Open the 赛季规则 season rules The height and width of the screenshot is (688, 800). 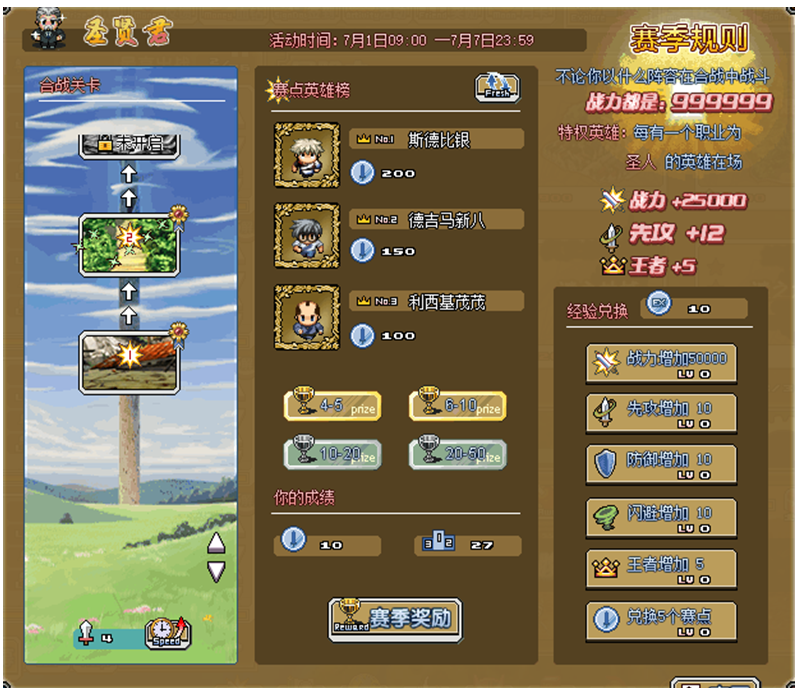click(x=689, y=38)
